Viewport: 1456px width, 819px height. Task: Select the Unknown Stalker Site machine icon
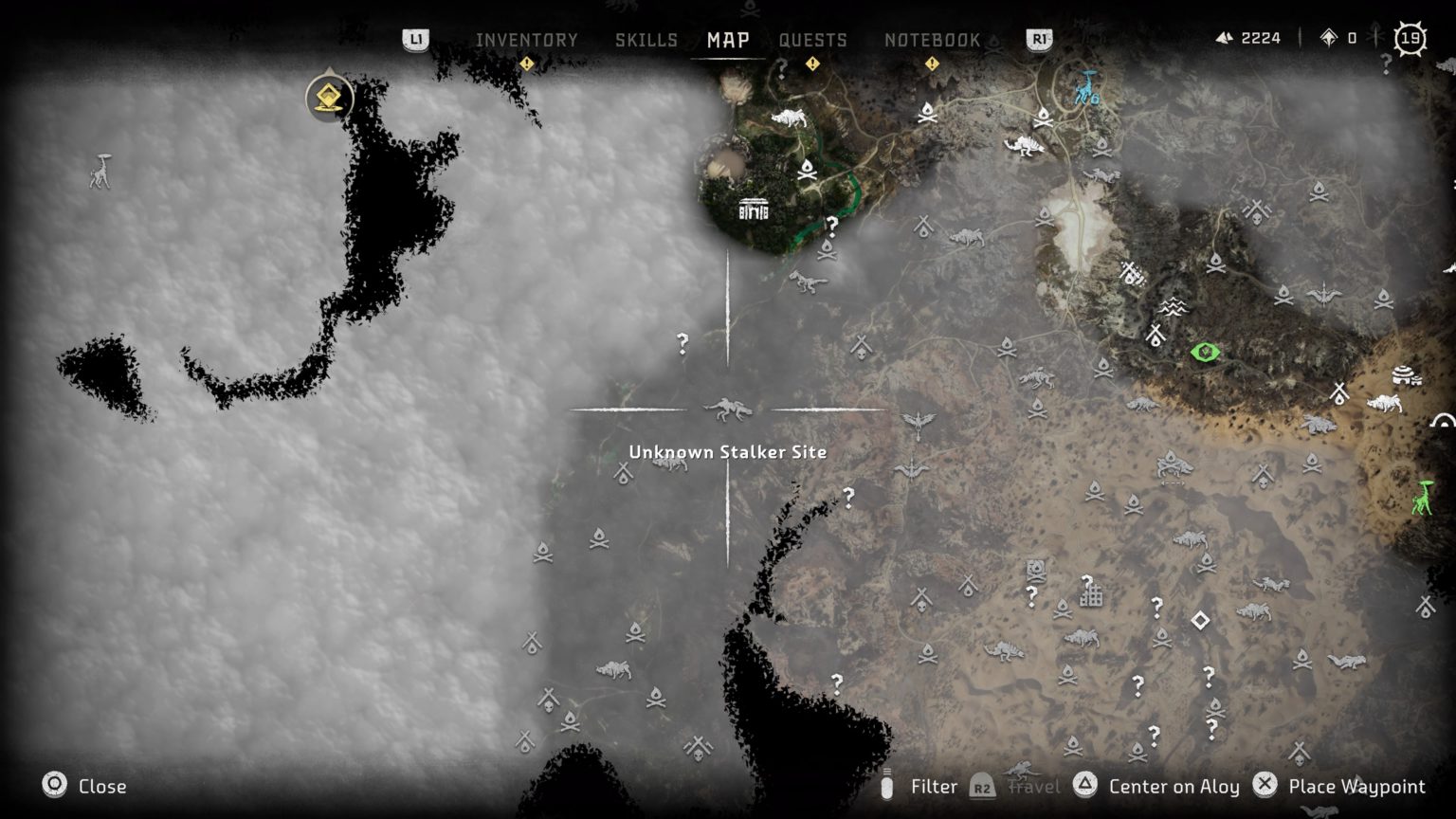point(728,409)
